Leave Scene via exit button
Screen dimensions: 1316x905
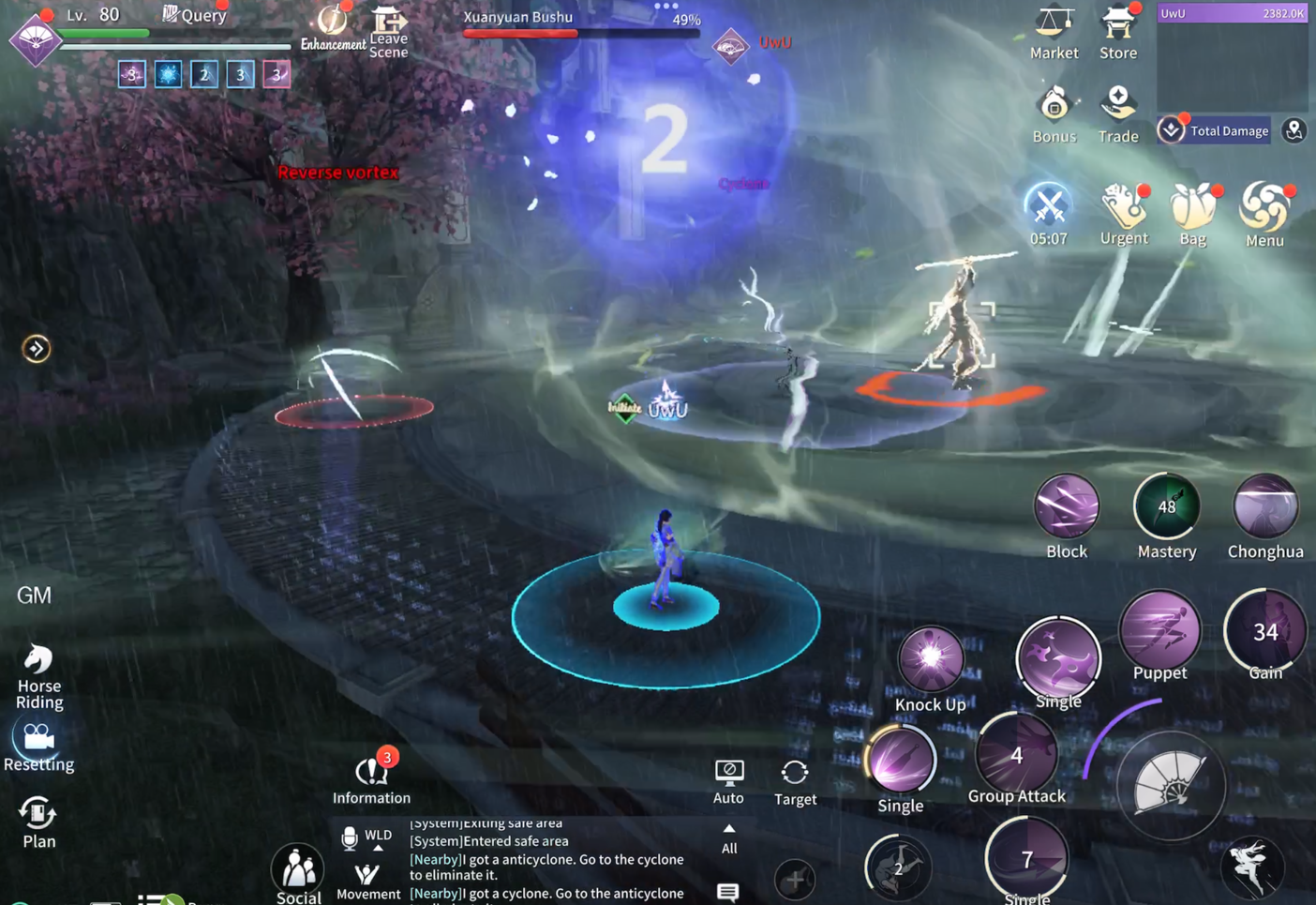(x=388, y=31)
